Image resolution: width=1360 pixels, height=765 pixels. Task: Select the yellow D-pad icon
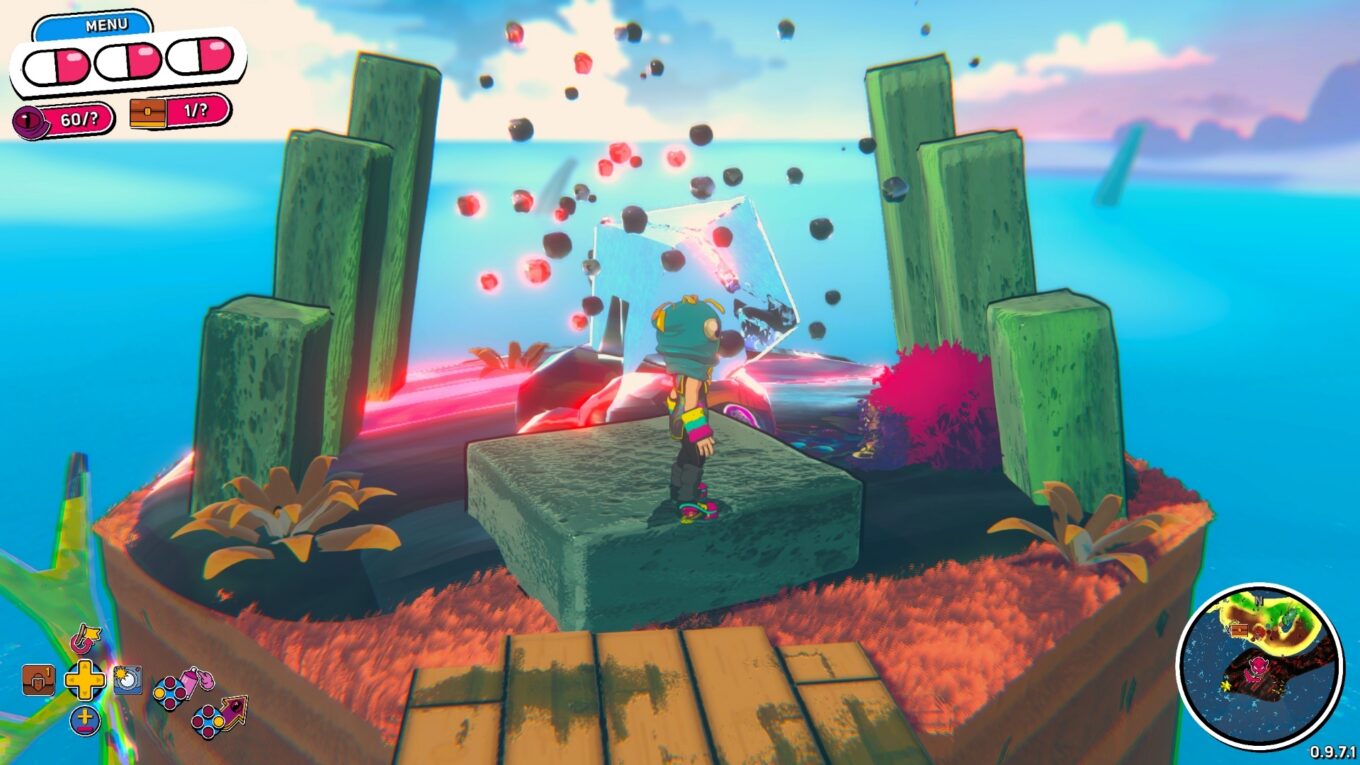pos(85,680)
